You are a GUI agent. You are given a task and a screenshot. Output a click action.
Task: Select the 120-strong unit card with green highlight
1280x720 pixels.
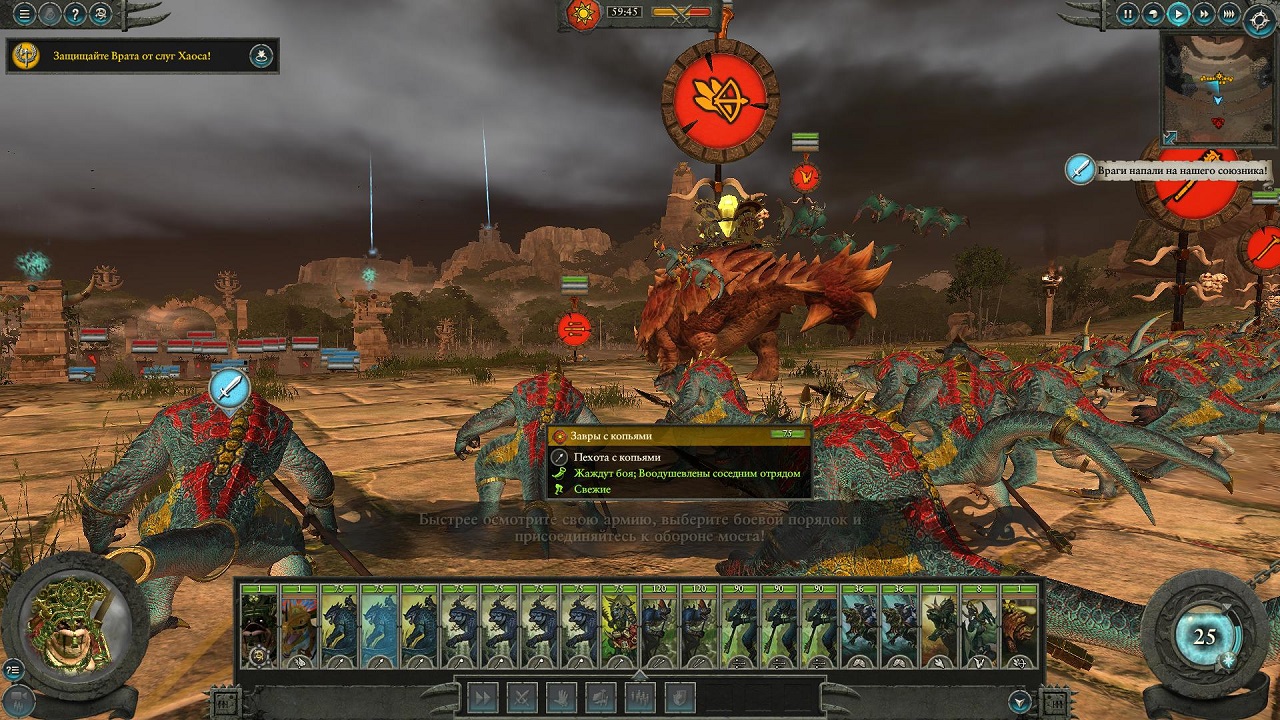[x=659, y=626]
